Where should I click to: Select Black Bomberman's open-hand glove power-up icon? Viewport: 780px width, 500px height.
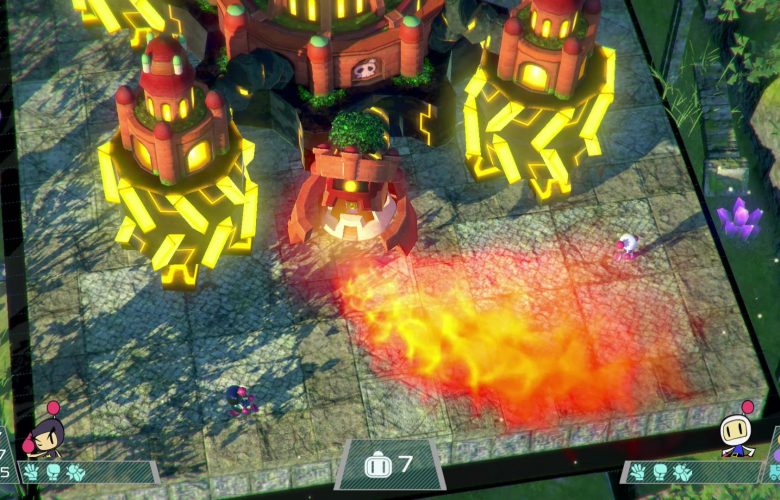pos(31,472)
